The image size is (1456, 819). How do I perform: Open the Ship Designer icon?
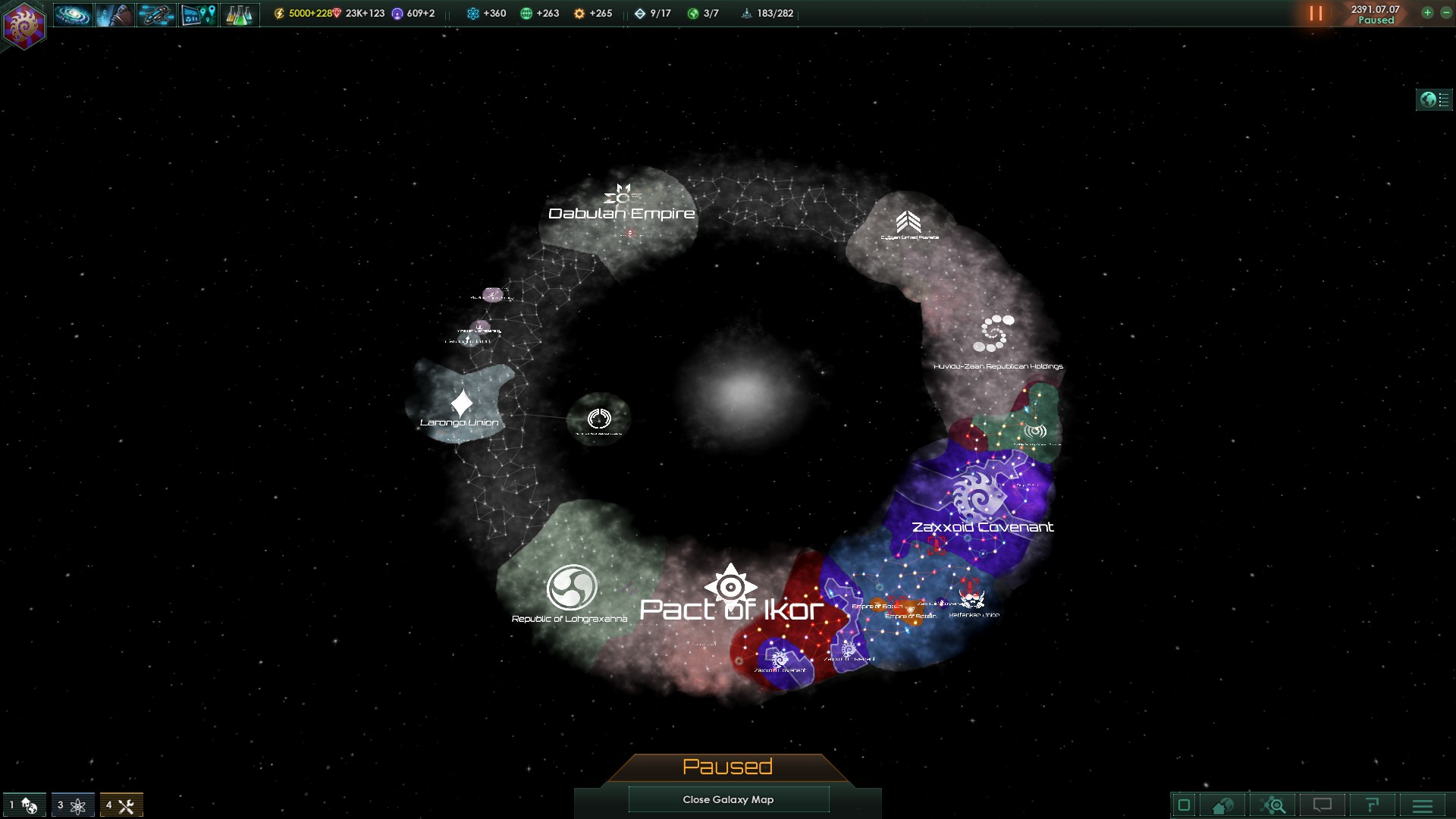click(x=155, y=12)
